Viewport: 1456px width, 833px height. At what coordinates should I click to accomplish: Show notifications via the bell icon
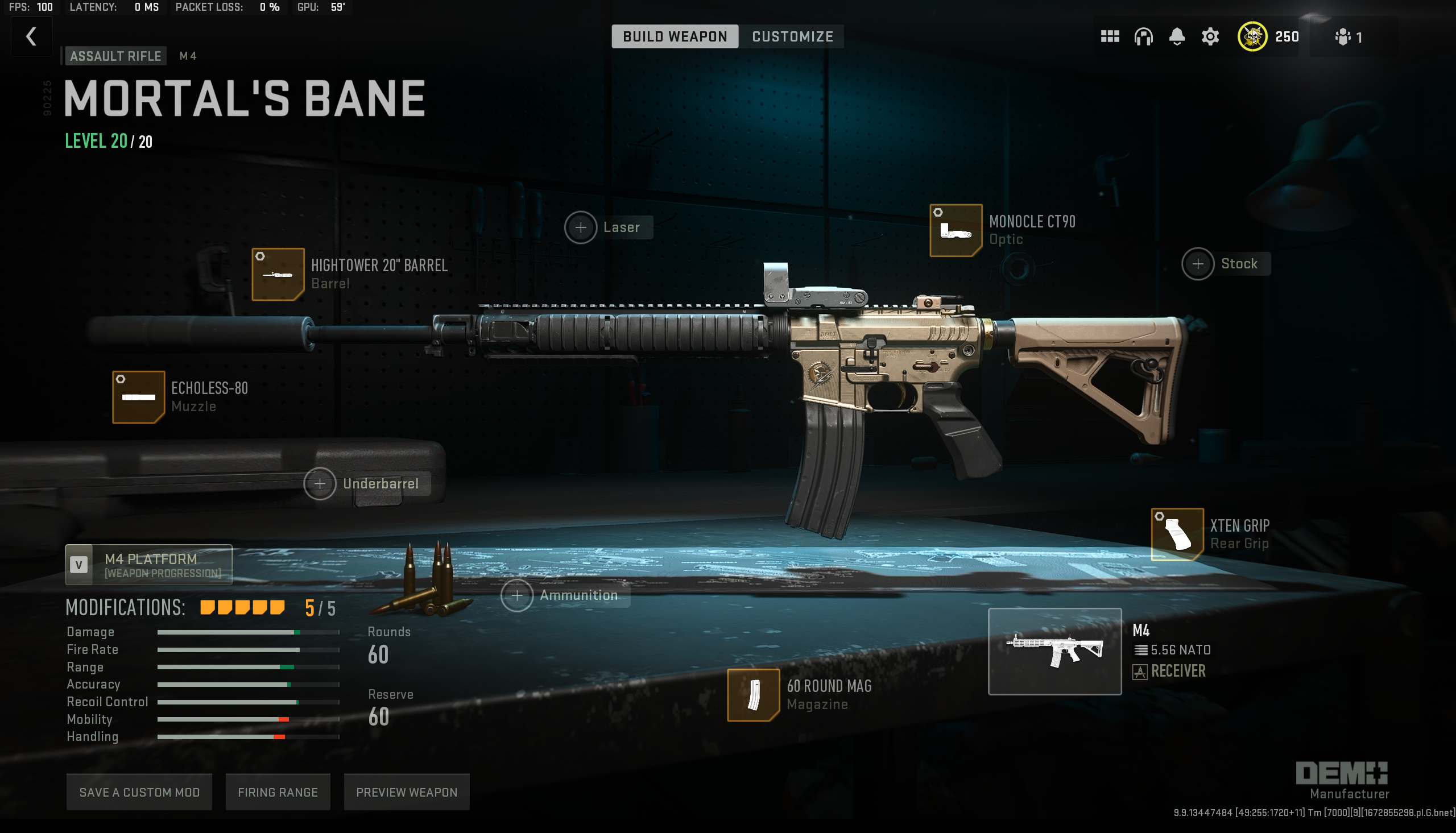(x=1176, y=36)
